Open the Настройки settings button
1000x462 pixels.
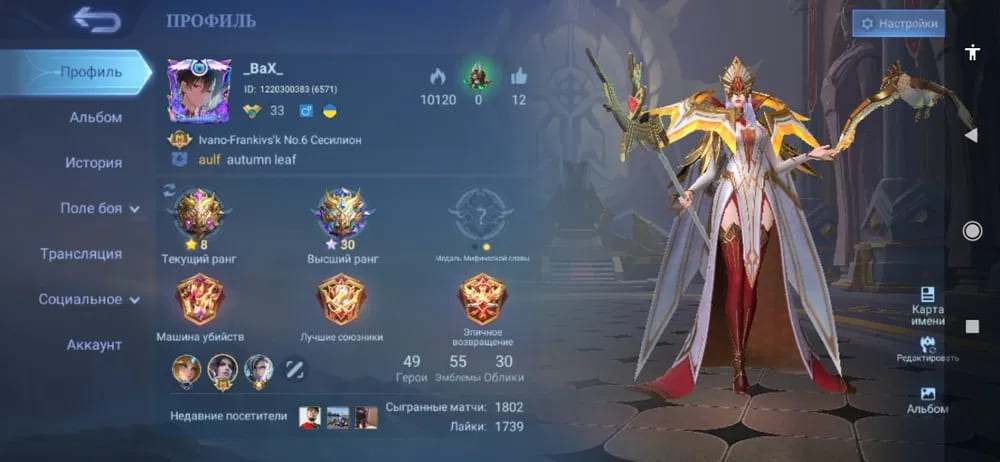click(x=898, y=23)
